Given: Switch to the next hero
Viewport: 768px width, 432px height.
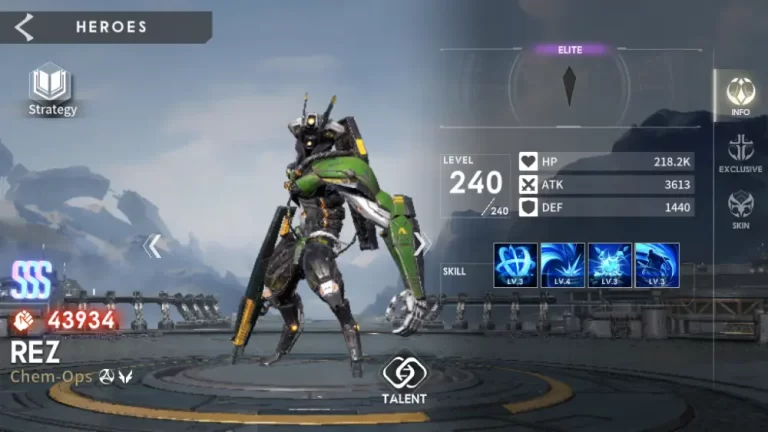Looking at the screenshot, I should click(423, 244).
